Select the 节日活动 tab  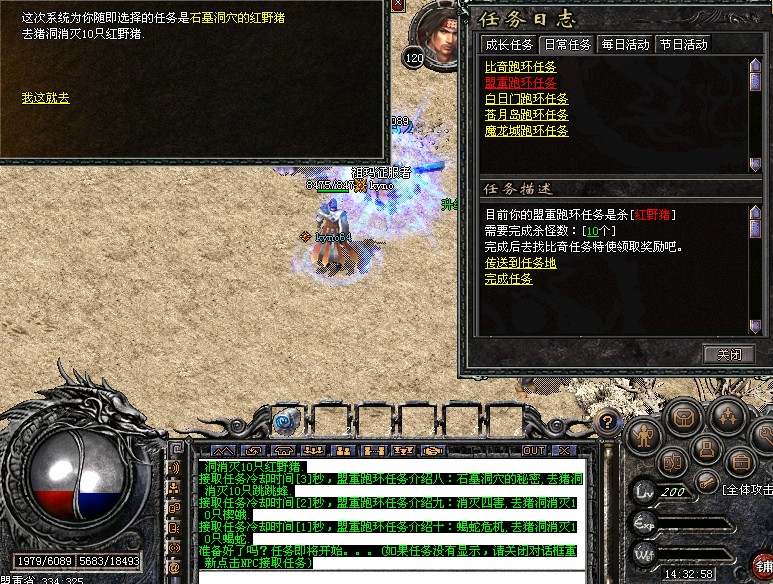(x=683, y=44)
